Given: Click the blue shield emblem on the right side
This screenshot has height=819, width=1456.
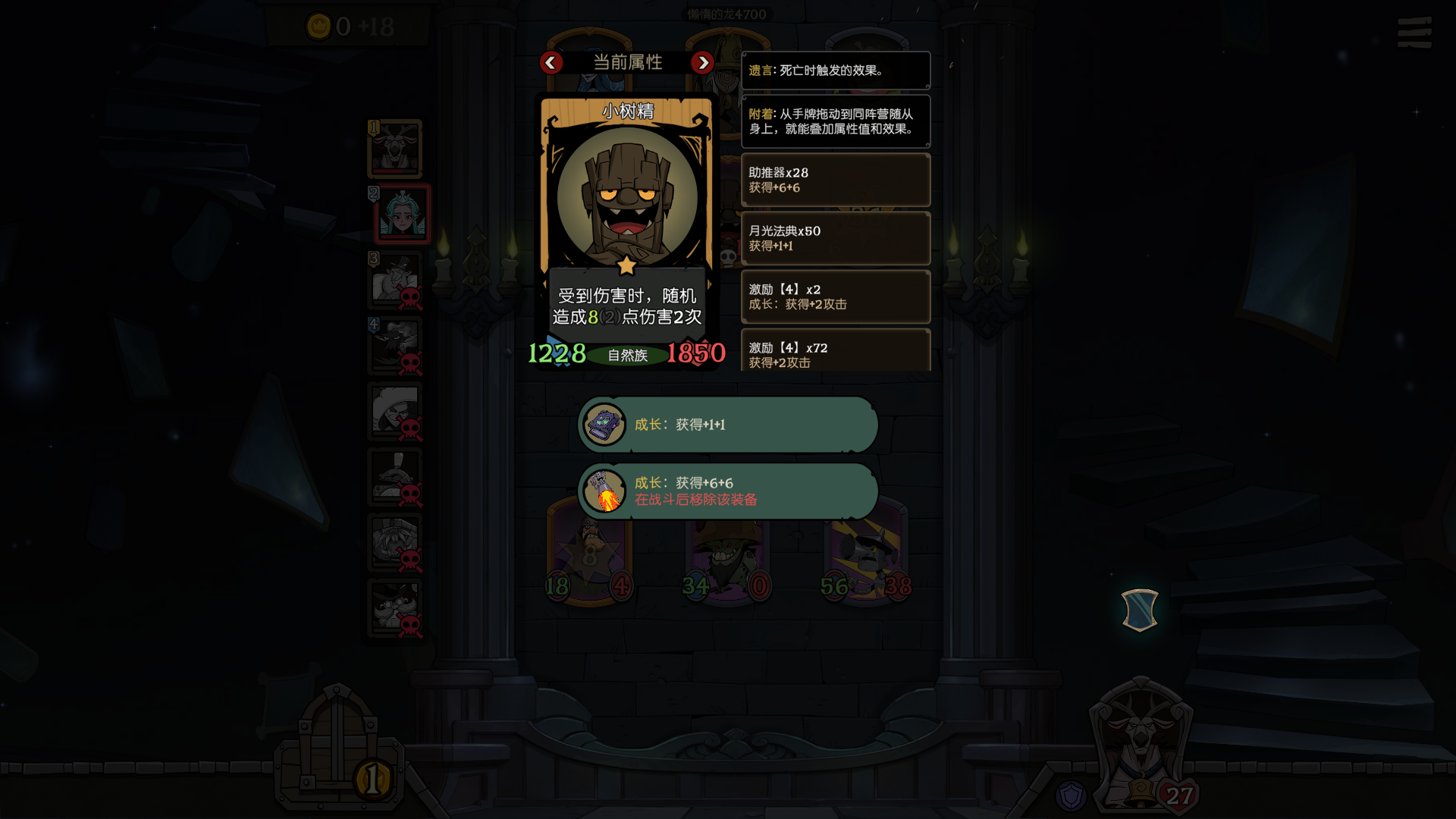Looking at the screenshot, I should coord(1140,610).
